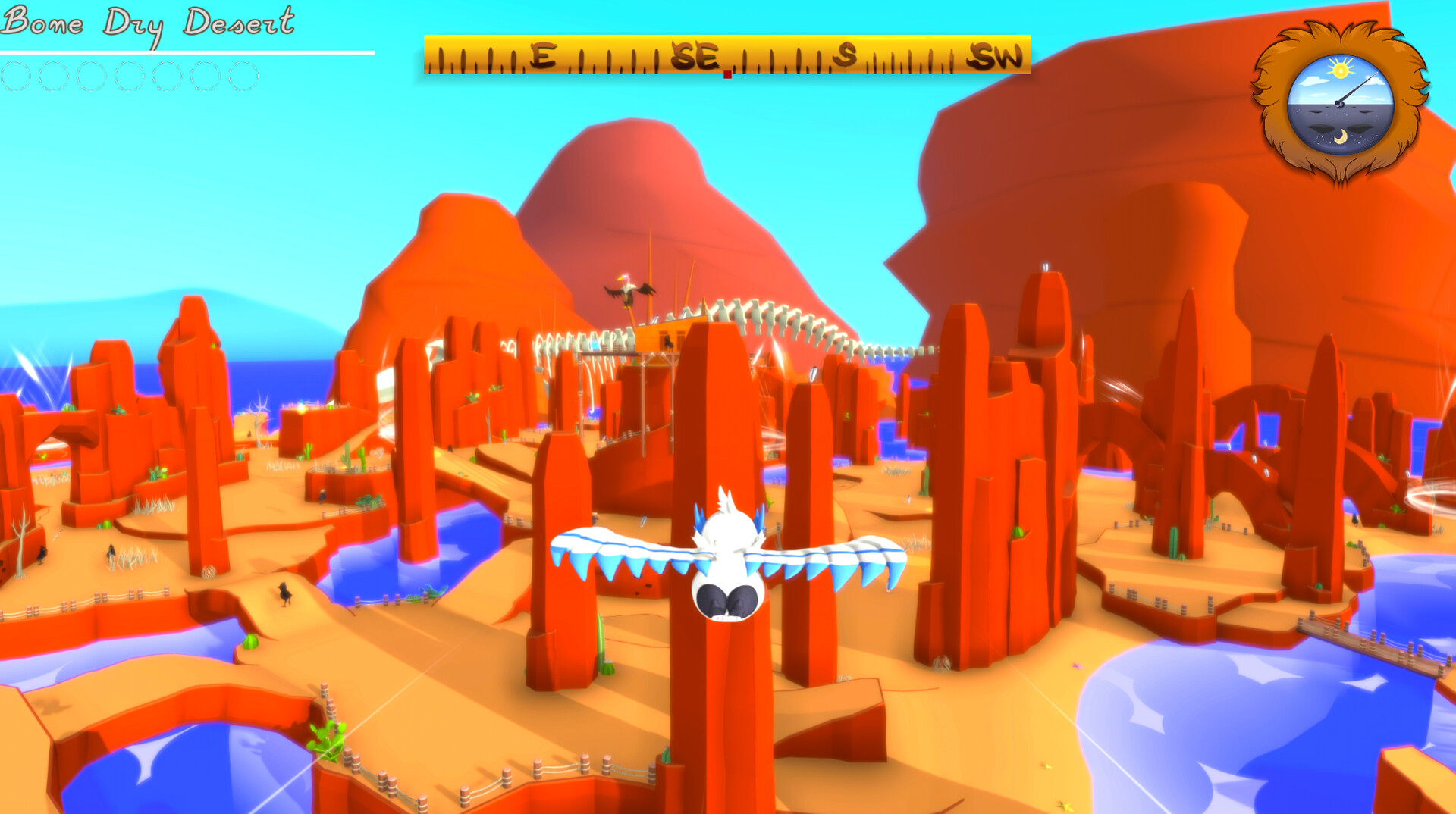Screen dimensions: 1456x814
Task: Select the day-night clock dial
Action: [x=1340, y=102]
